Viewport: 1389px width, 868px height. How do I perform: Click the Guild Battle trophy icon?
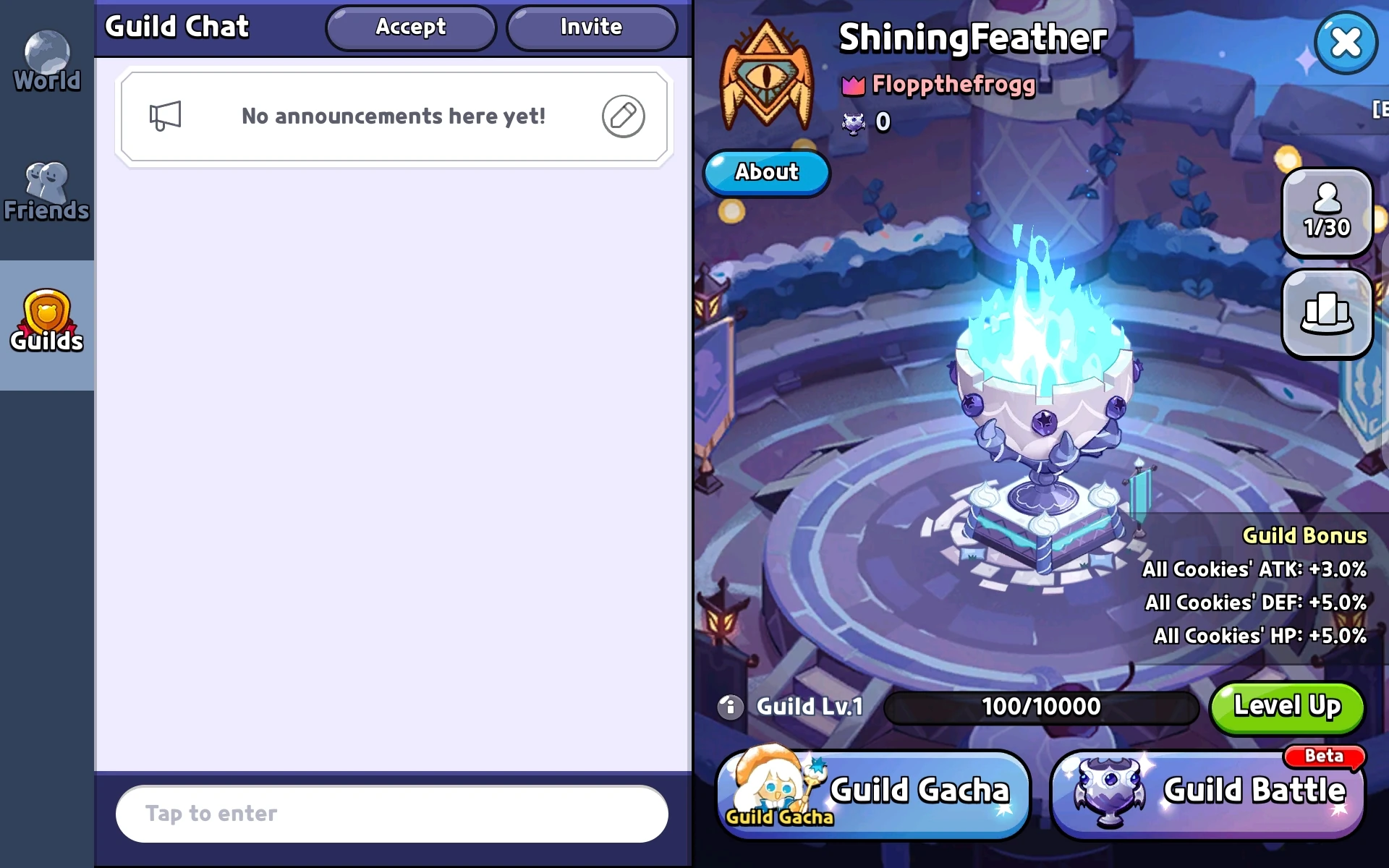(x=1107, y=792)
